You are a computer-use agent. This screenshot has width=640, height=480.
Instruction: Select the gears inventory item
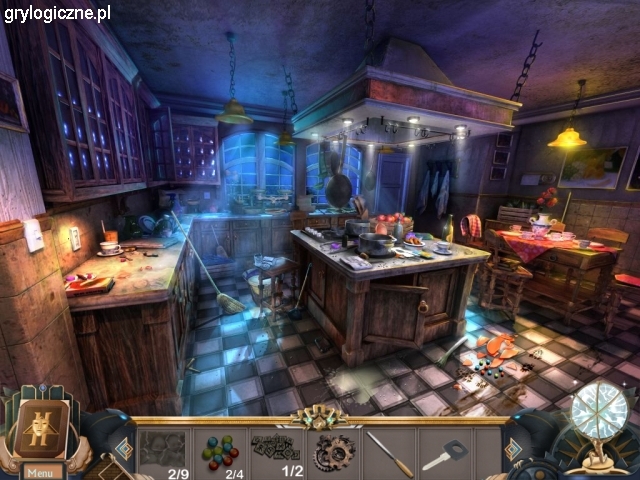coord(333,453)
